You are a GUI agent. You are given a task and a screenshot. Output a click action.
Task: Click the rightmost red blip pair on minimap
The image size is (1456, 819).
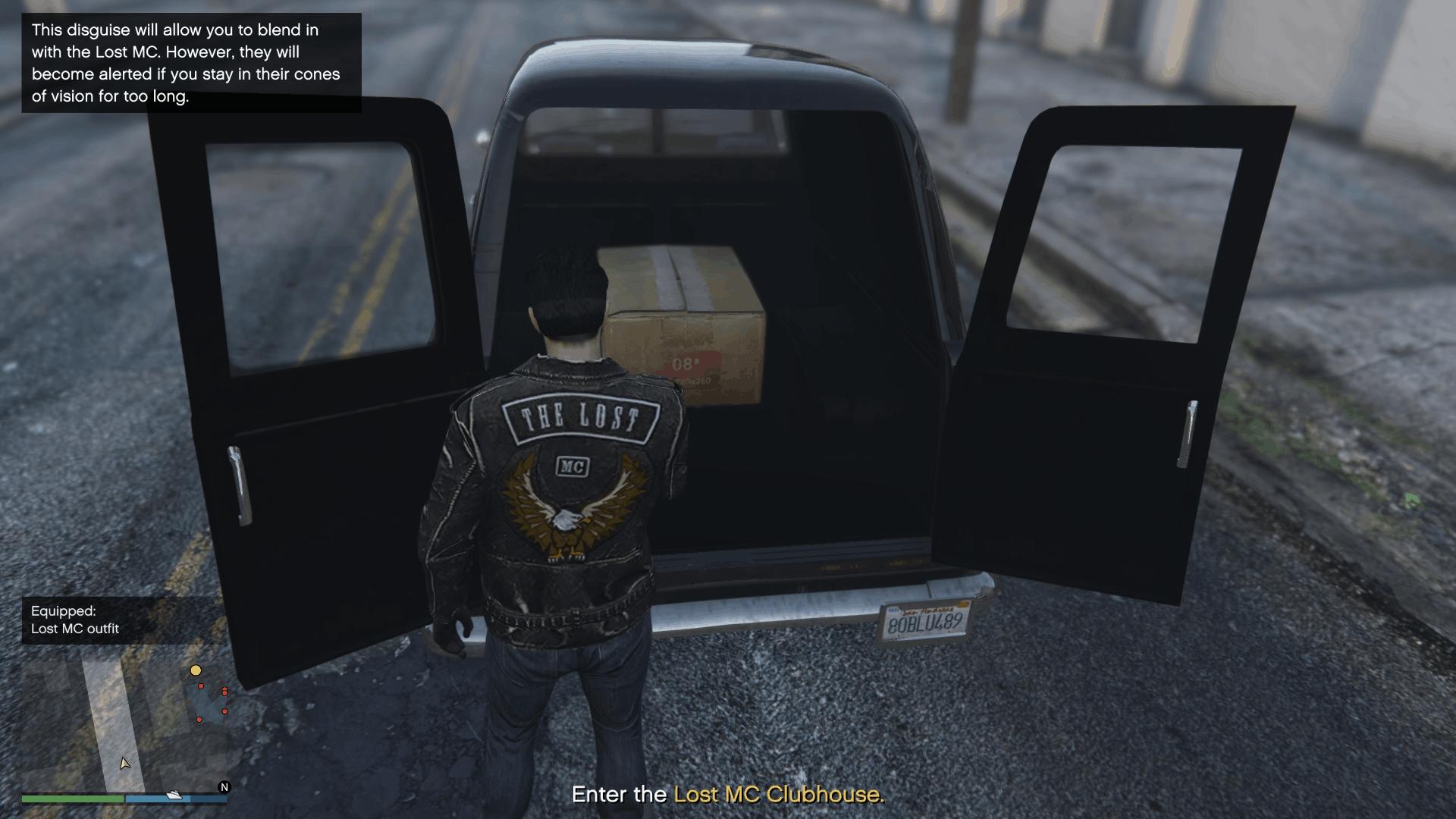click(x=224, y=691)
